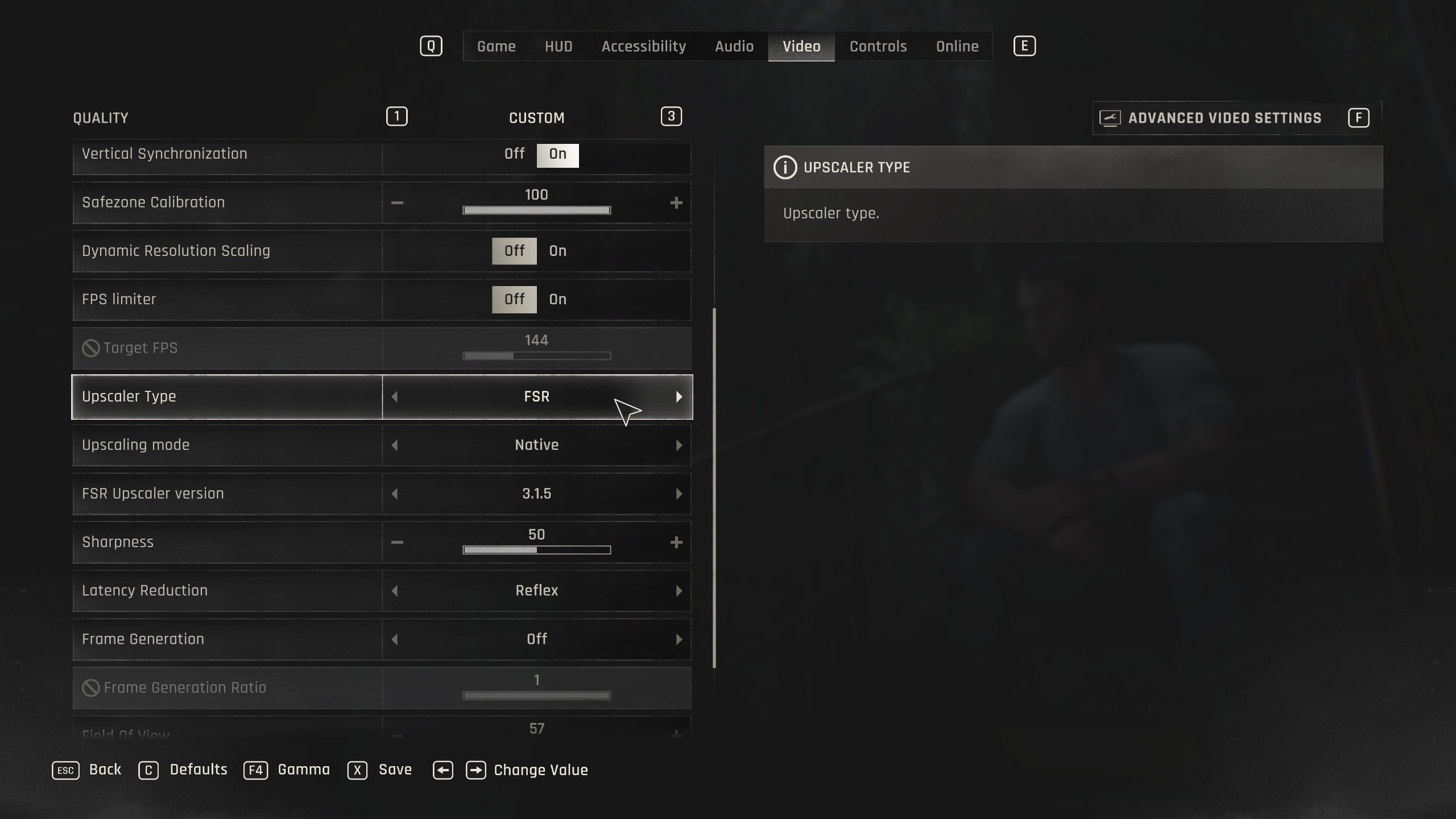1456x819 pixels.
Task: Increase Safezone Calibration with the plus button
Action: pyautogui.click(x=676, y=203)
